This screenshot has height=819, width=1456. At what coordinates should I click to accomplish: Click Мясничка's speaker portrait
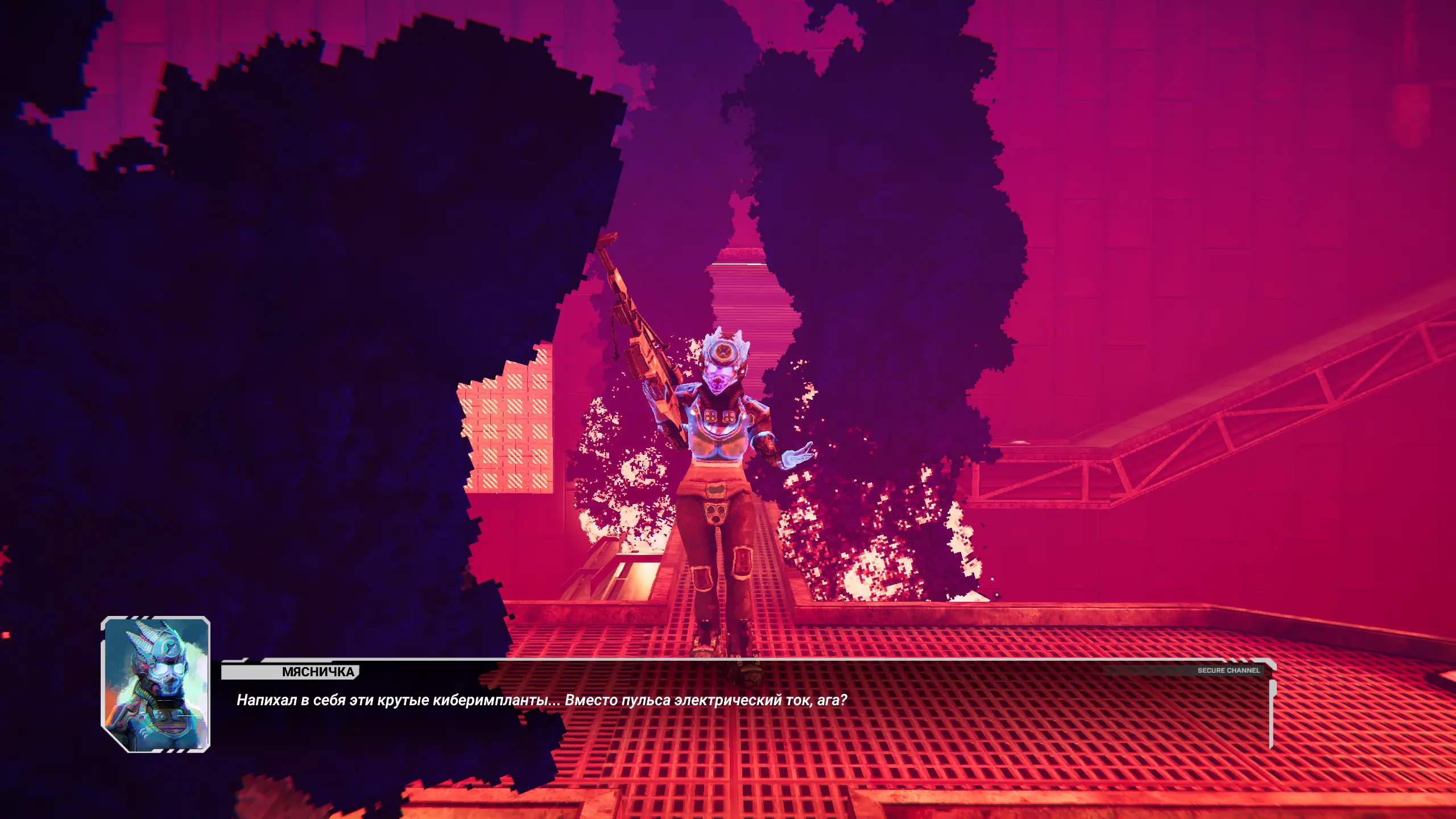(x=156, y=684)
